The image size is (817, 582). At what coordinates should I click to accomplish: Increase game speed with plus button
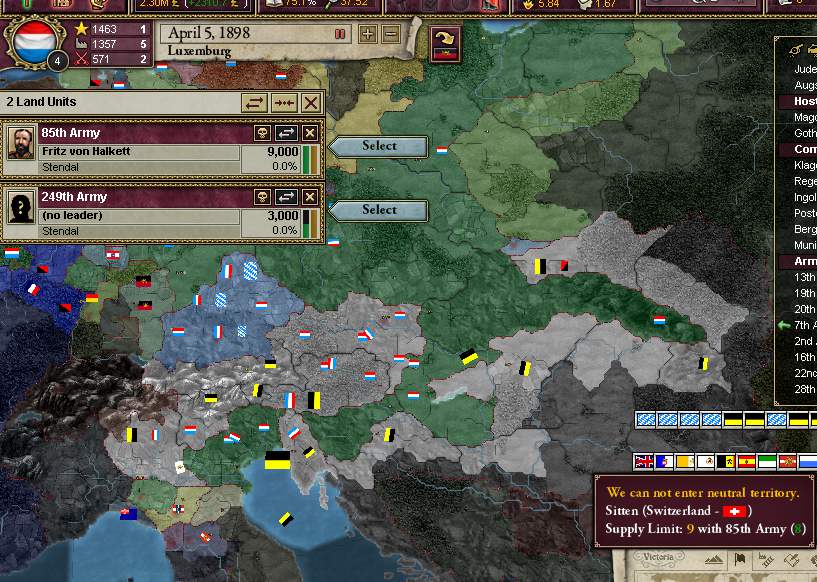pyautogui.click(x=368, y=34)
